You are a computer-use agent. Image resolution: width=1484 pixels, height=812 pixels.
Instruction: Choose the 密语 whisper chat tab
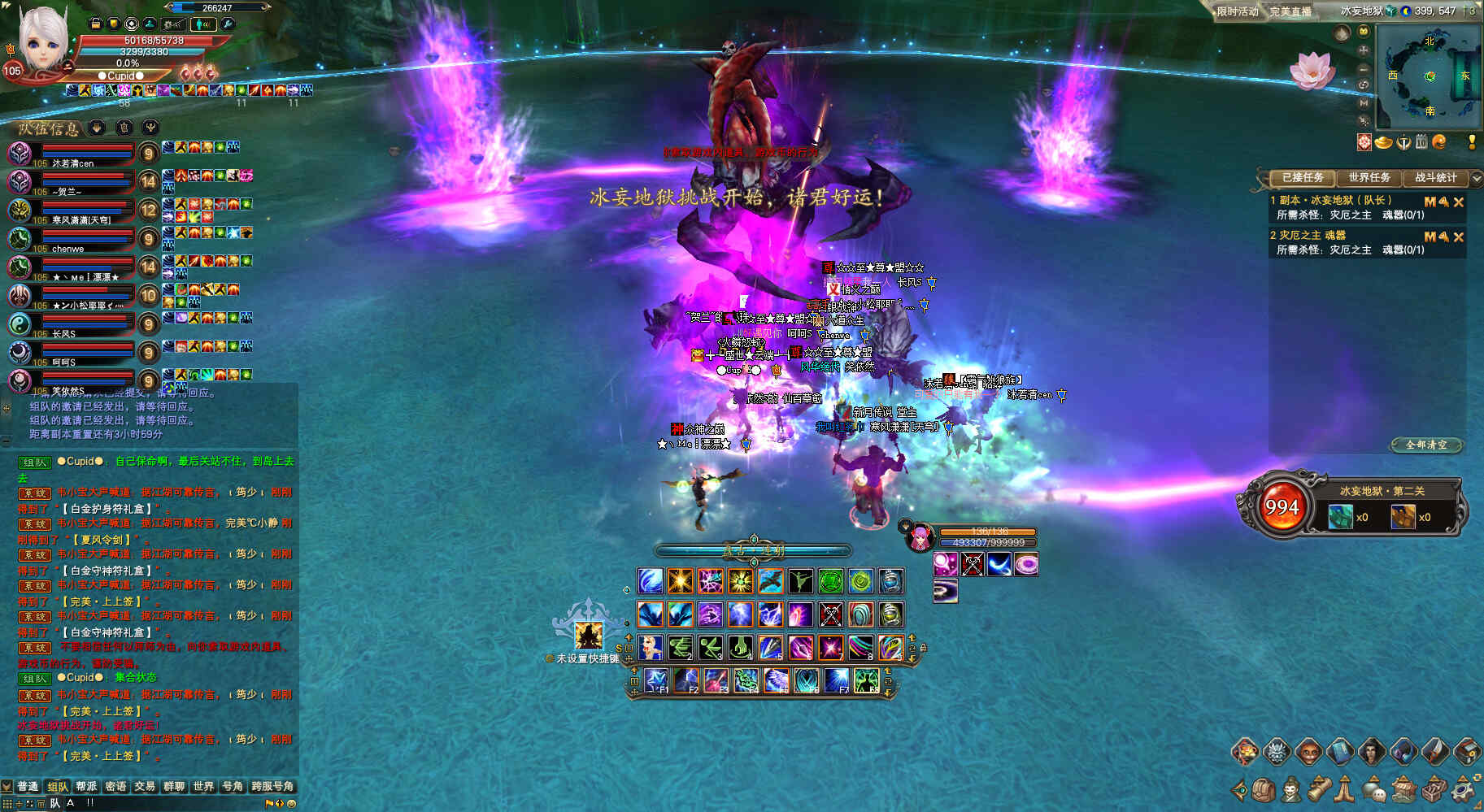click(x=115, y=786)
